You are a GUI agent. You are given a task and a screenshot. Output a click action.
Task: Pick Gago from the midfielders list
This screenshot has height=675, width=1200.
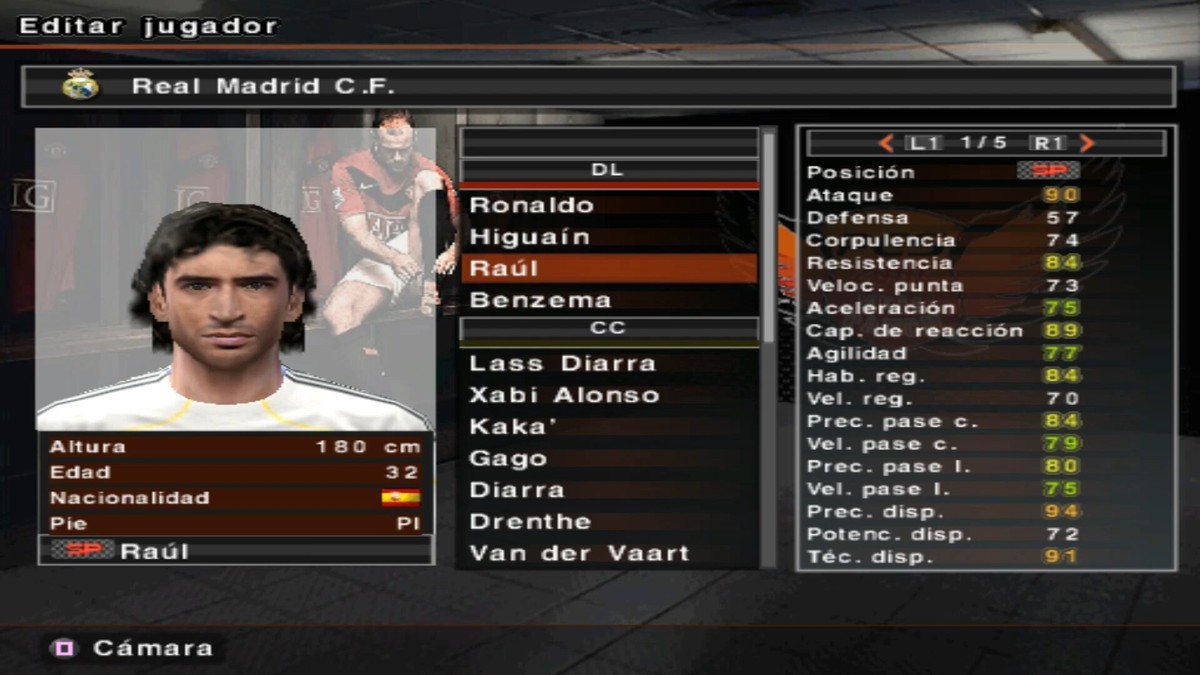508,459
